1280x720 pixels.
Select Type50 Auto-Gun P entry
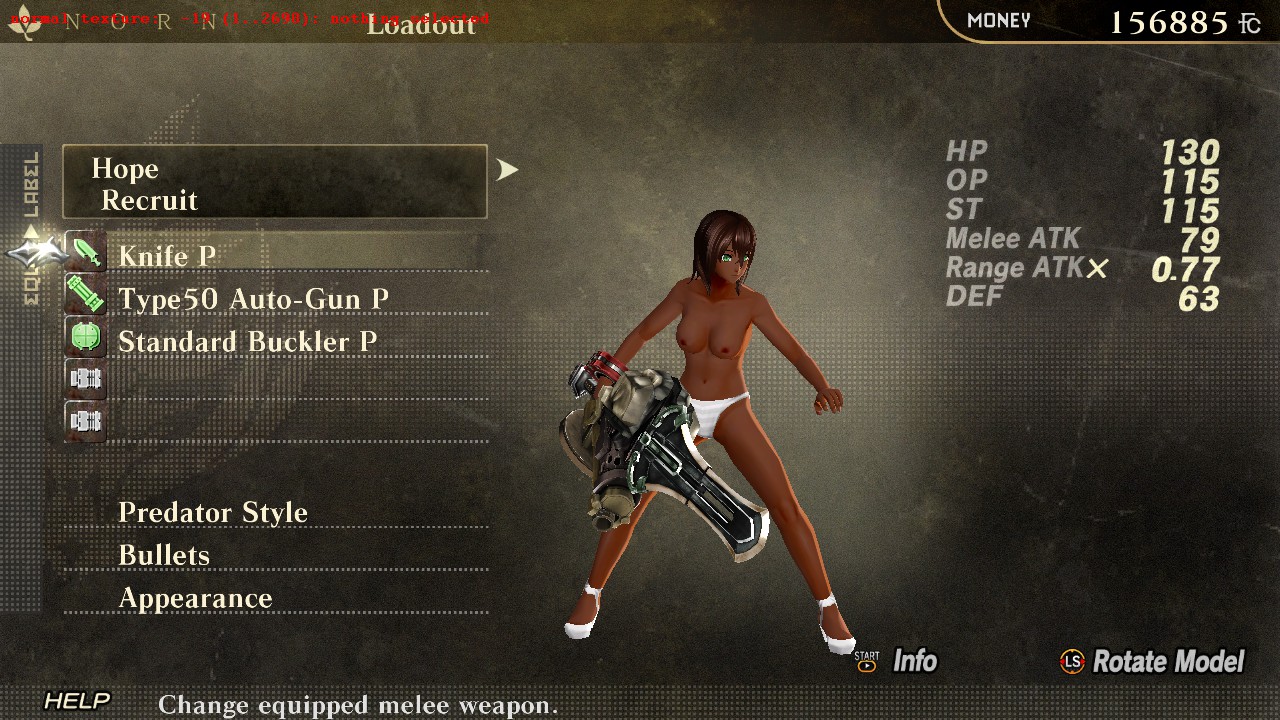click(x=253, y=299)
